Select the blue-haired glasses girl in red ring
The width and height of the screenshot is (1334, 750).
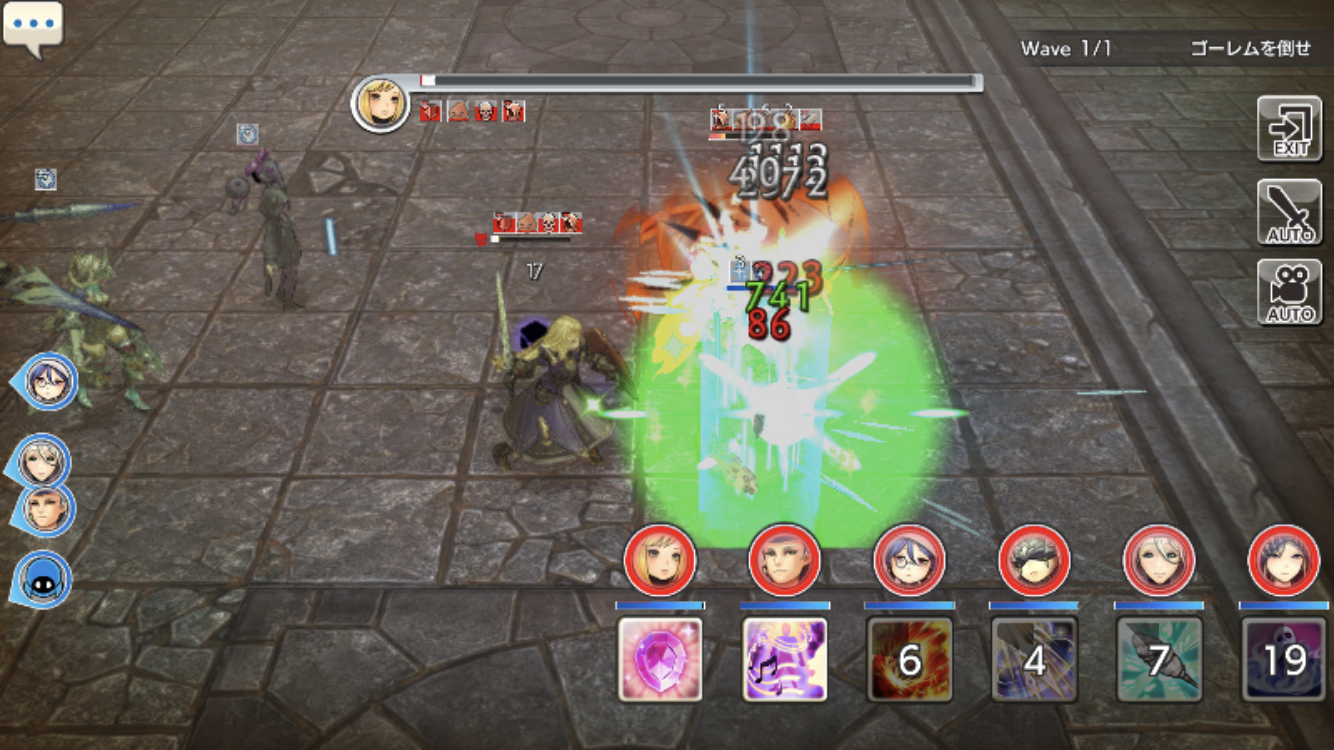pos(909,560)
